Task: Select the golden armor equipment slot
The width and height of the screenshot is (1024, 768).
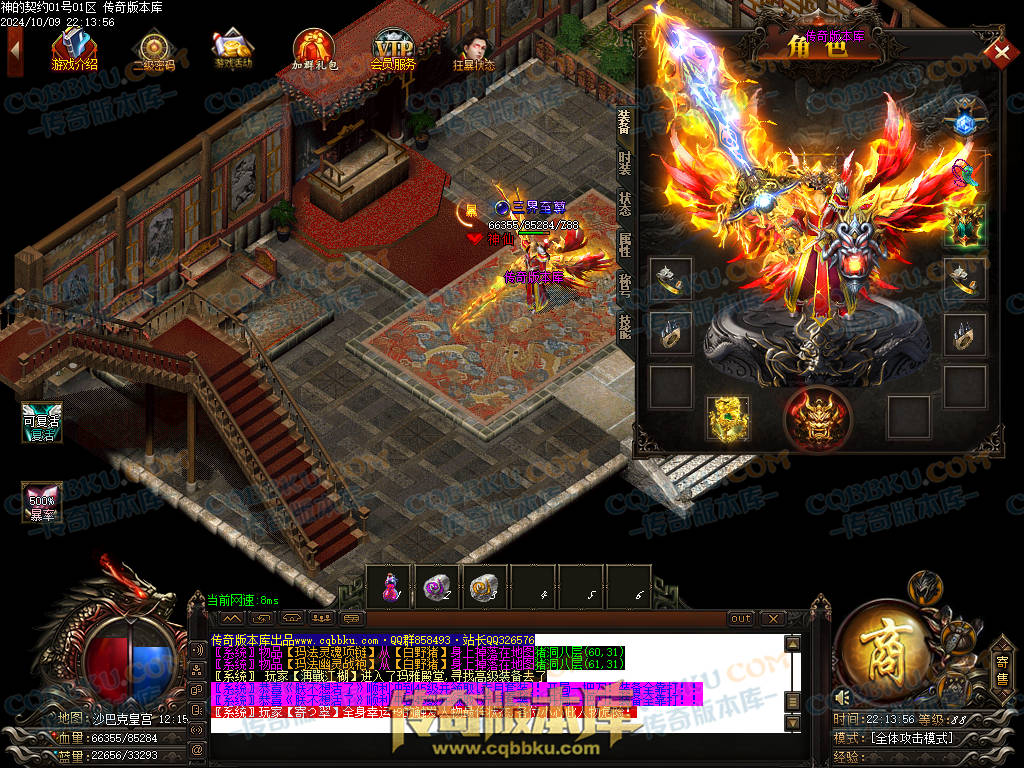Action: click(727, 417)
